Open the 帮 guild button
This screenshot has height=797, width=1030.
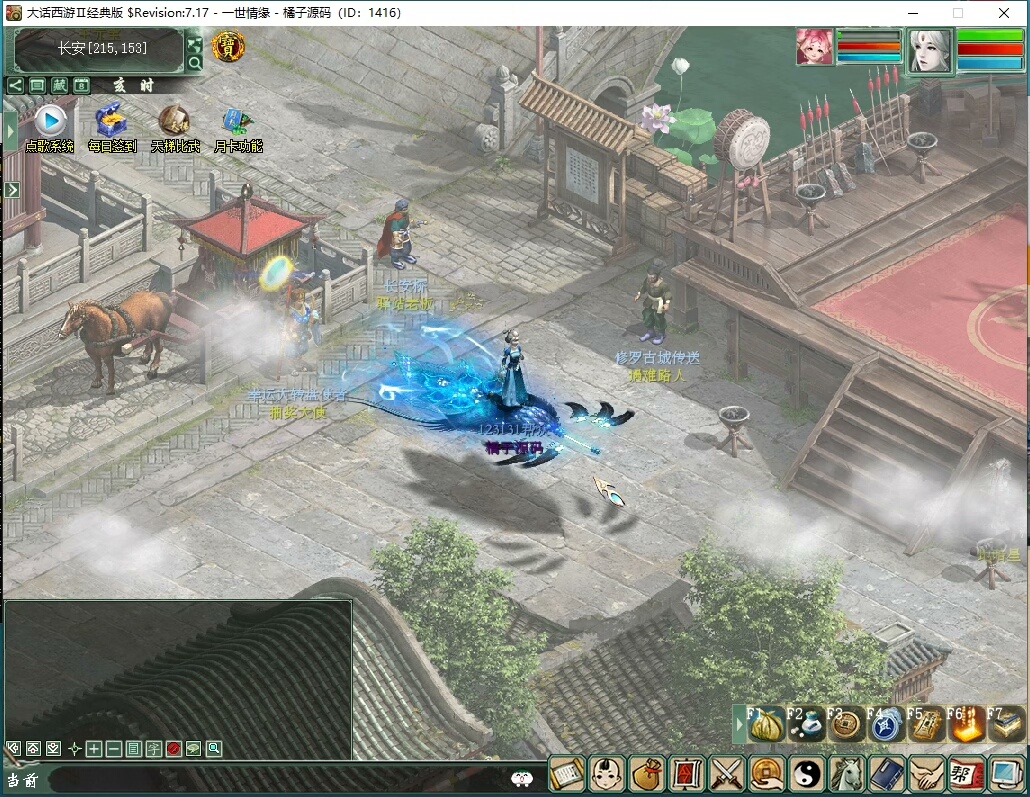[967, 774]
